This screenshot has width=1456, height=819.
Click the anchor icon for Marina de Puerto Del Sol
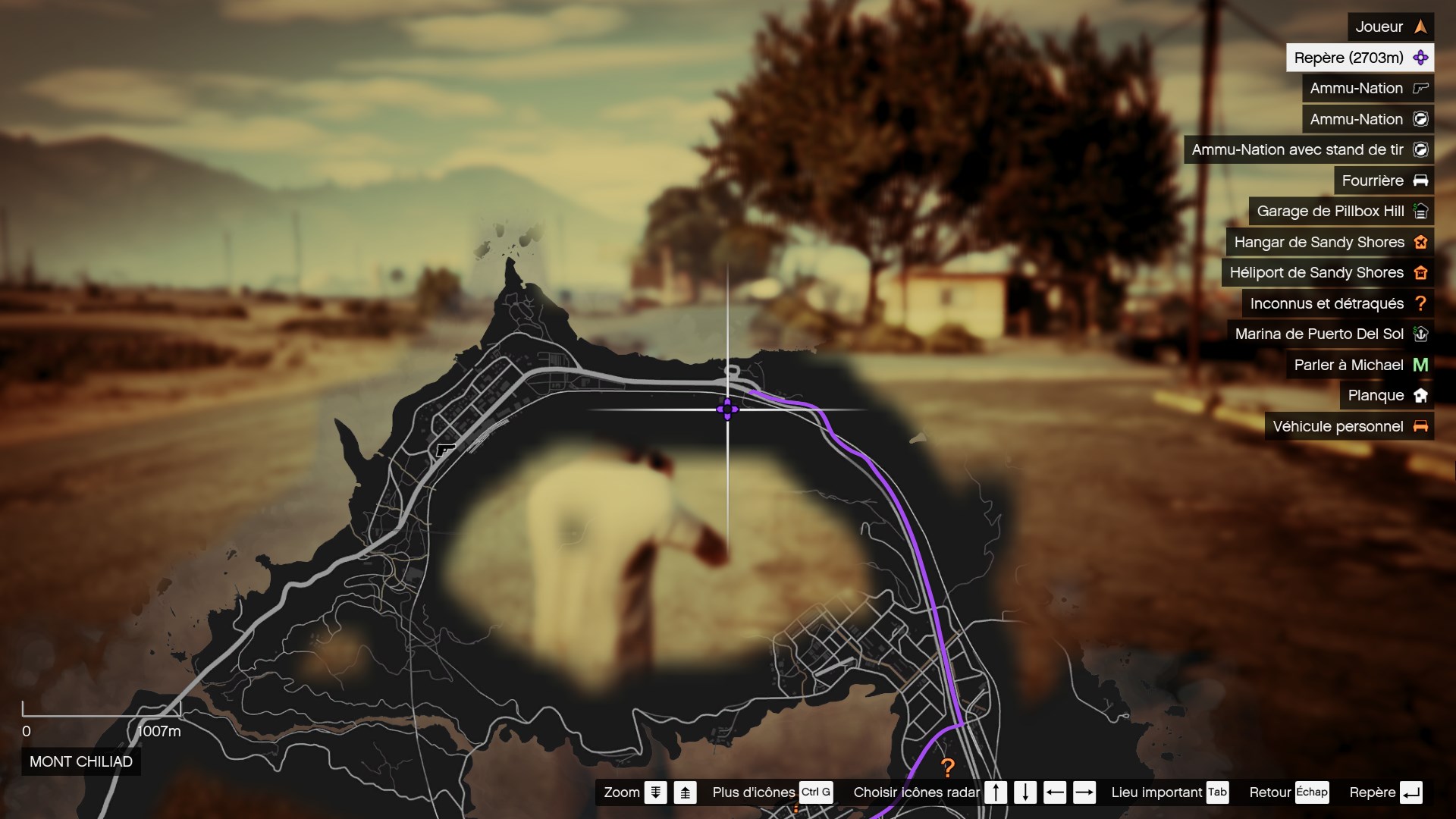click(1420, 334)
